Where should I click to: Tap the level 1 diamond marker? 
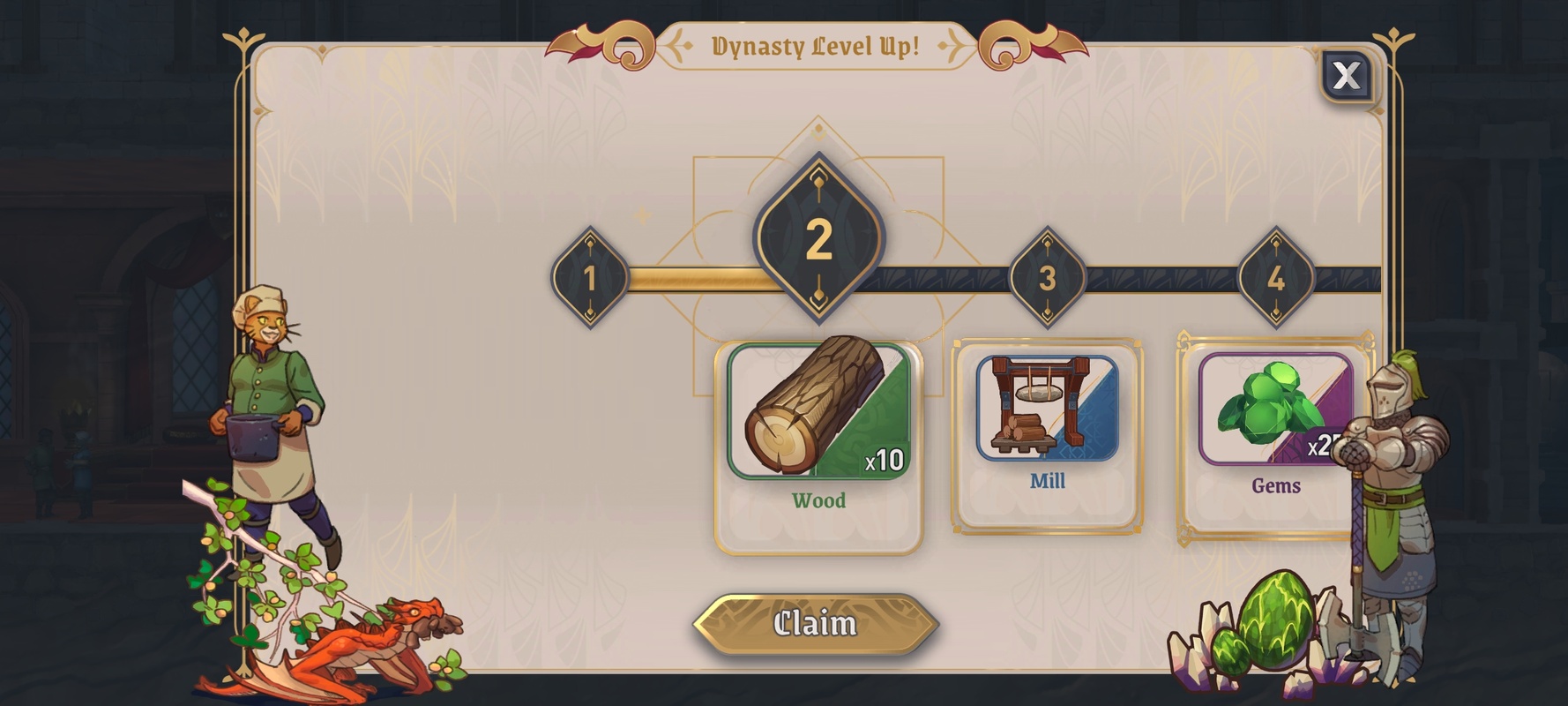tap(590, 278)
